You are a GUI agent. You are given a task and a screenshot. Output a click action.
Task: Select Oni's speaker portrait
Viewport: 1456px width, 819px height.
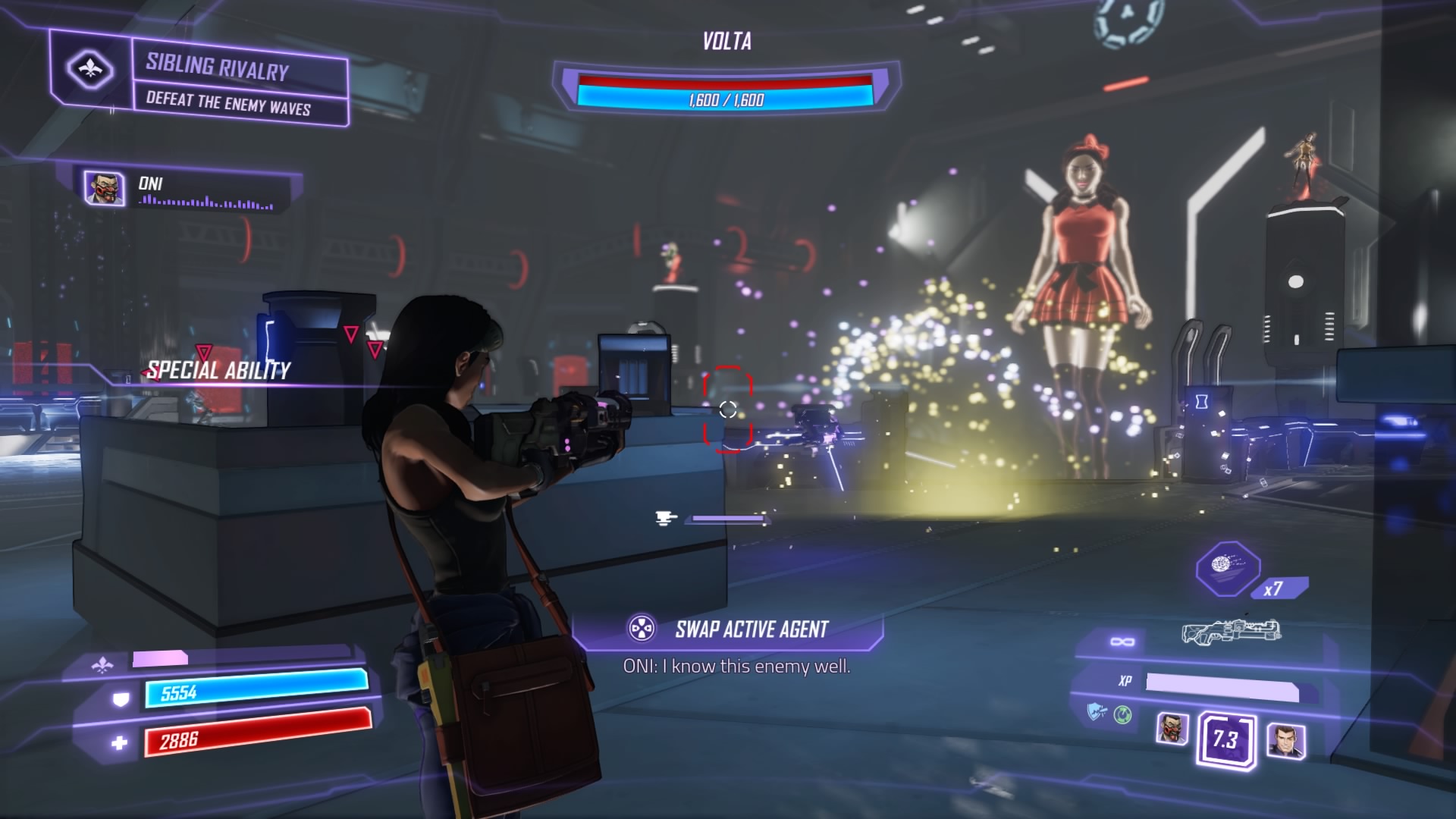point(104,188)
